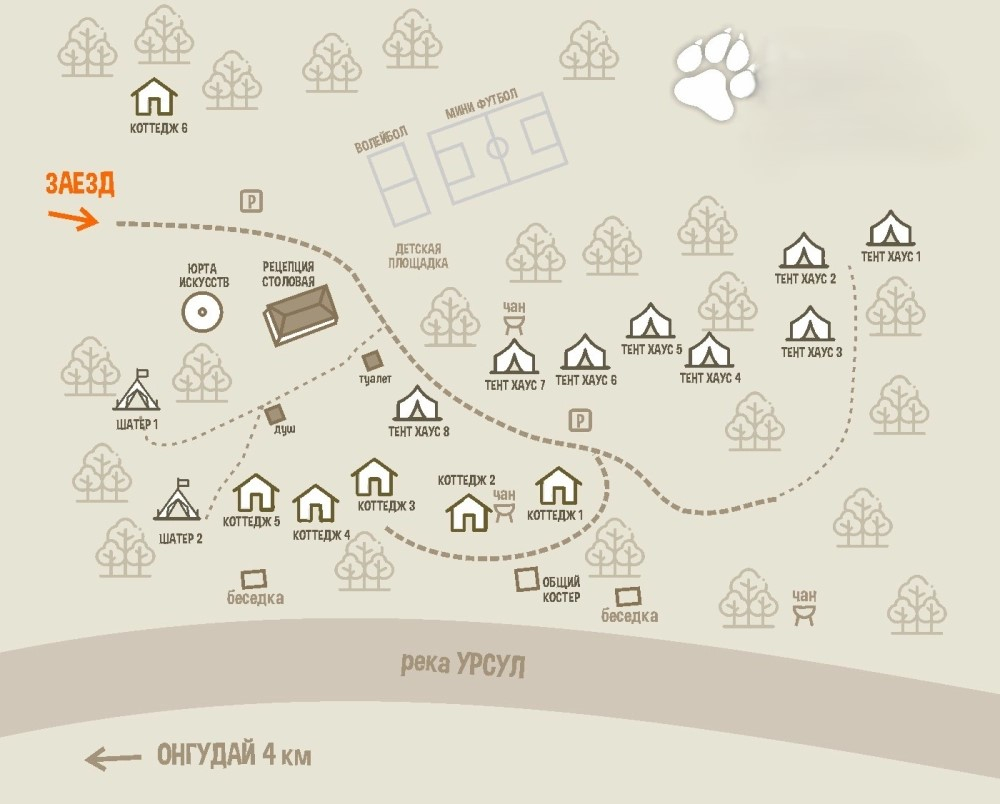Viewport: 1000px width, 804px height.
Task: Select the Тент Хаус 6 tent
Action: (586, 353)
